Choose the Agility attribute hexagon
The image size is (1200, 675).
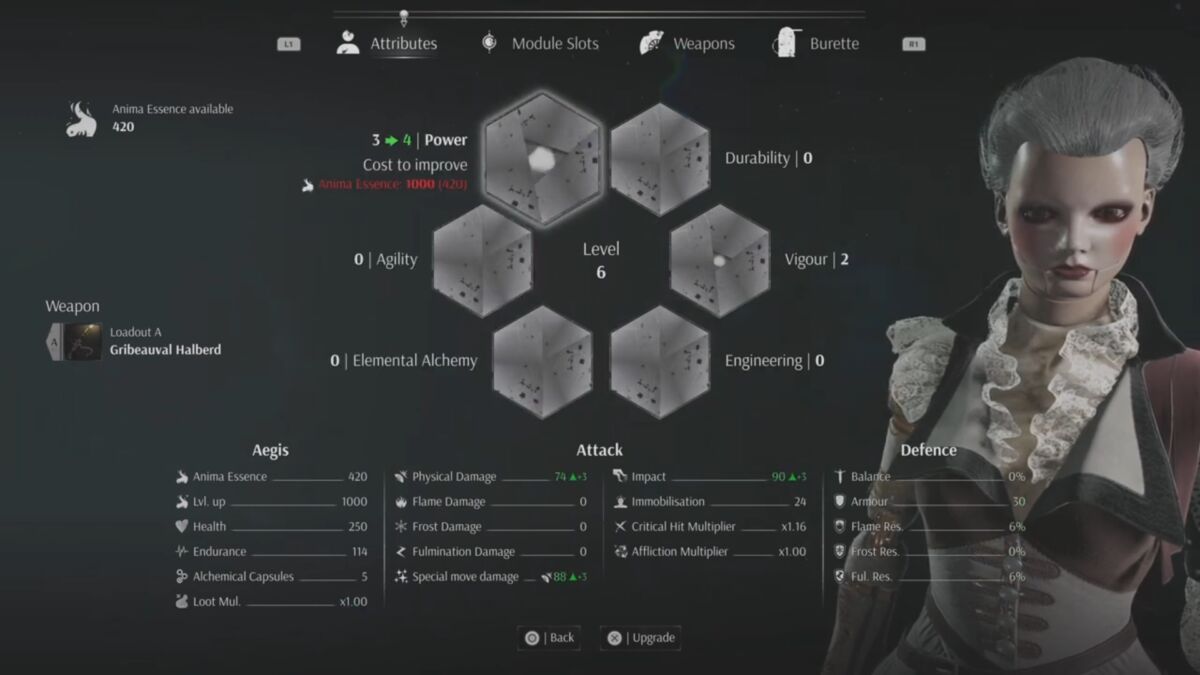(483, 260)
